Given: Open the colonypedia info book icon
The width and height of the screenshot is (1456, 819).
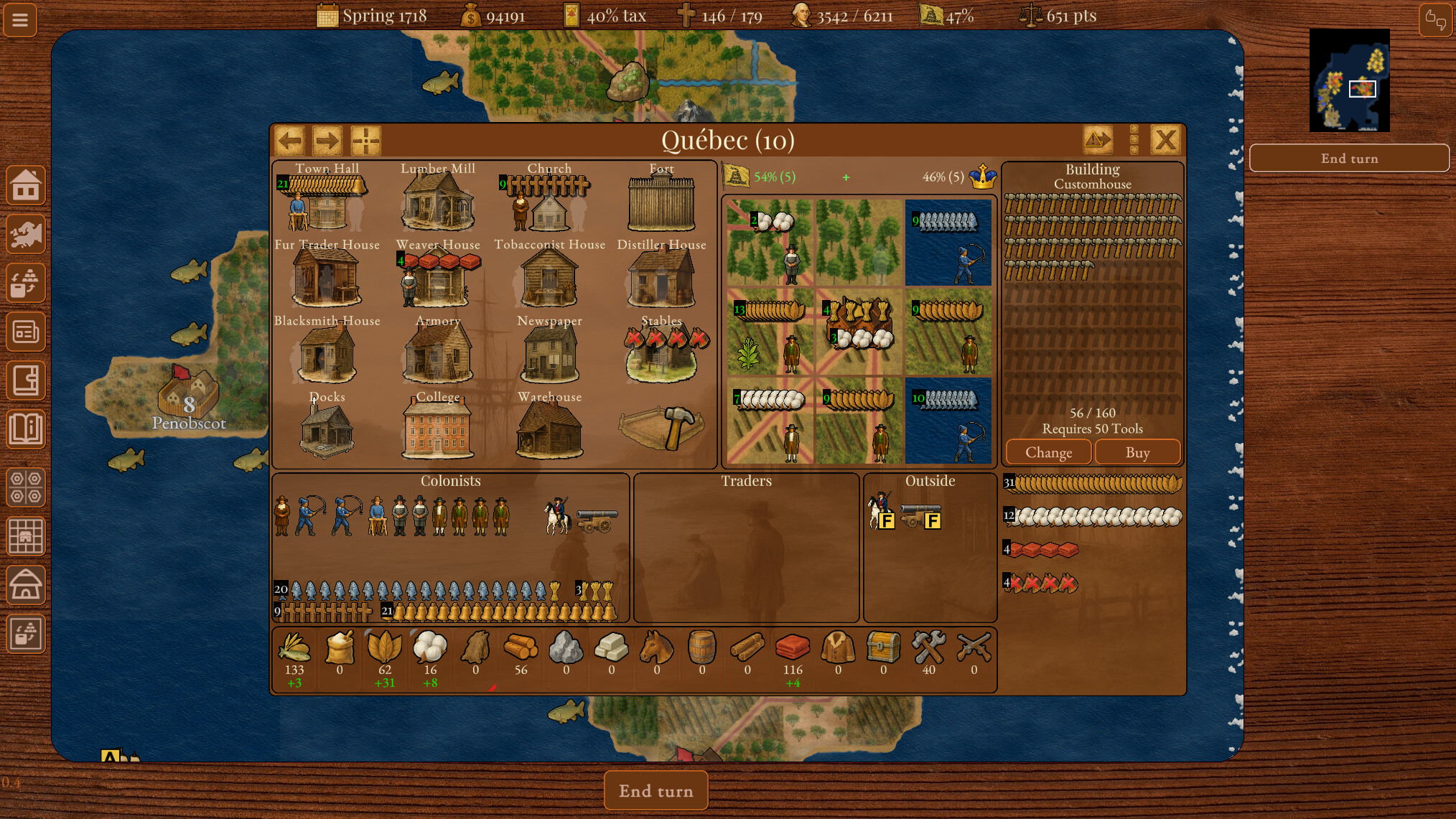Looking at the screenshot, I should (x=27, y=429).
